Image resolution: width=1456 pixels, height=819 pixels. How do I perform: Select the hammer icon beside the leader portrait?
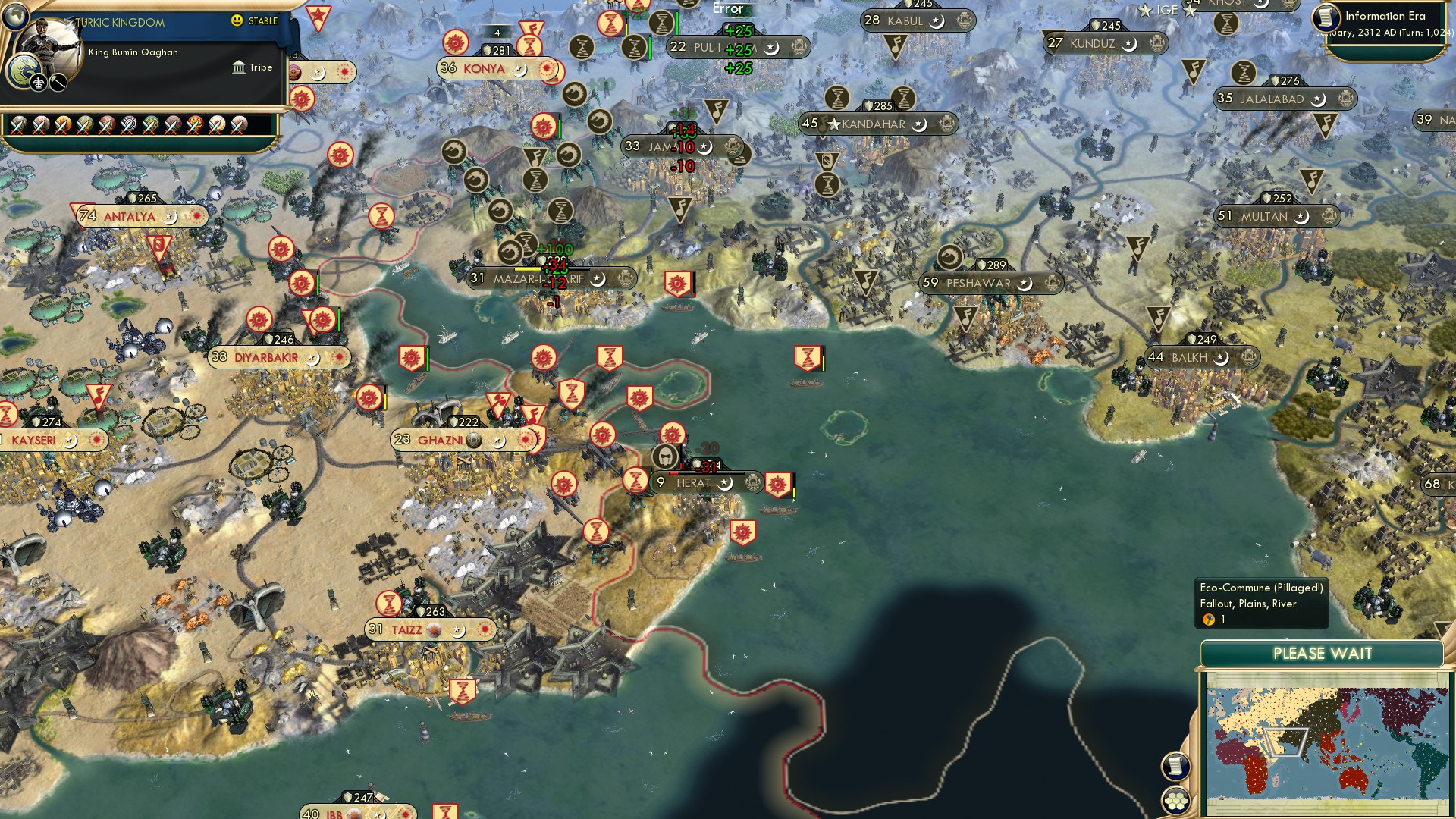[x=58, y=83]
